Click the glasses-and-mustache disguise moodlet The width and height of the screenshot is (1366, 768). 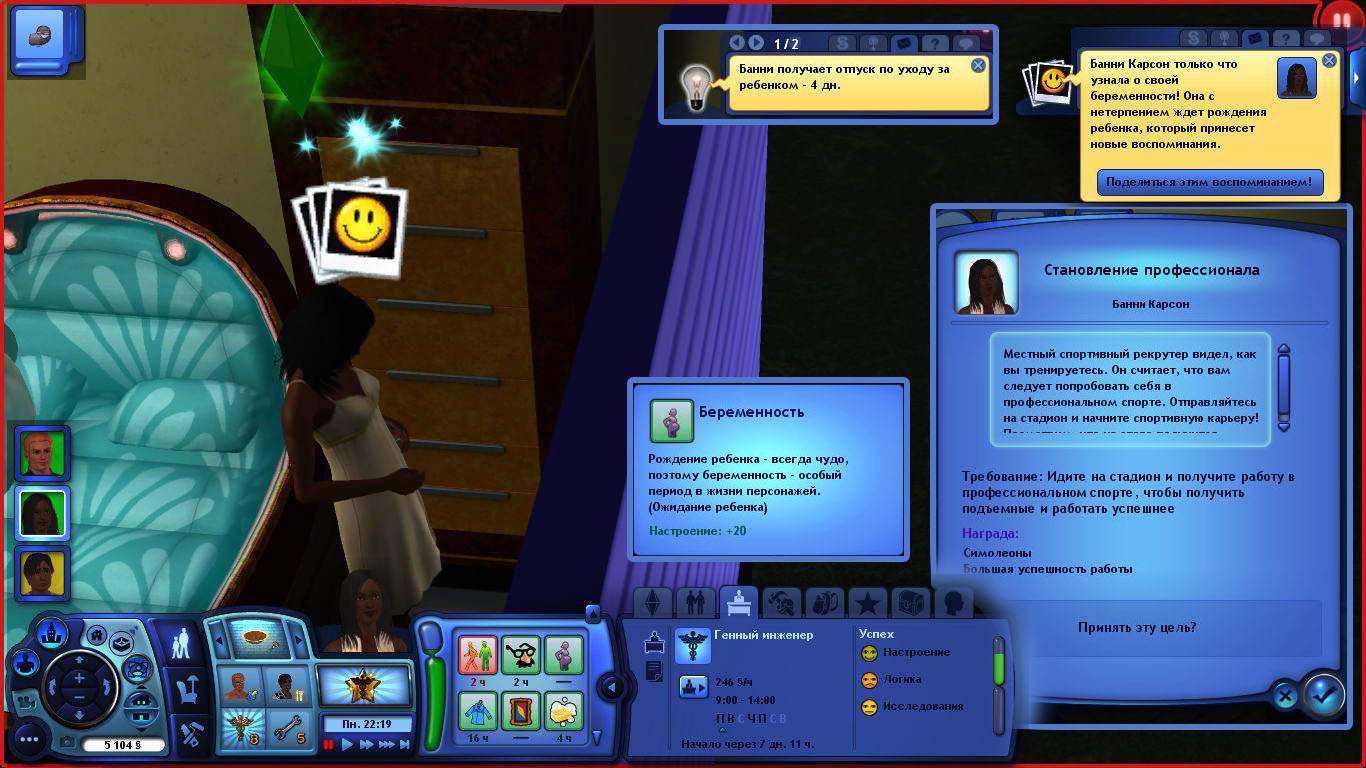pos(520,656)
